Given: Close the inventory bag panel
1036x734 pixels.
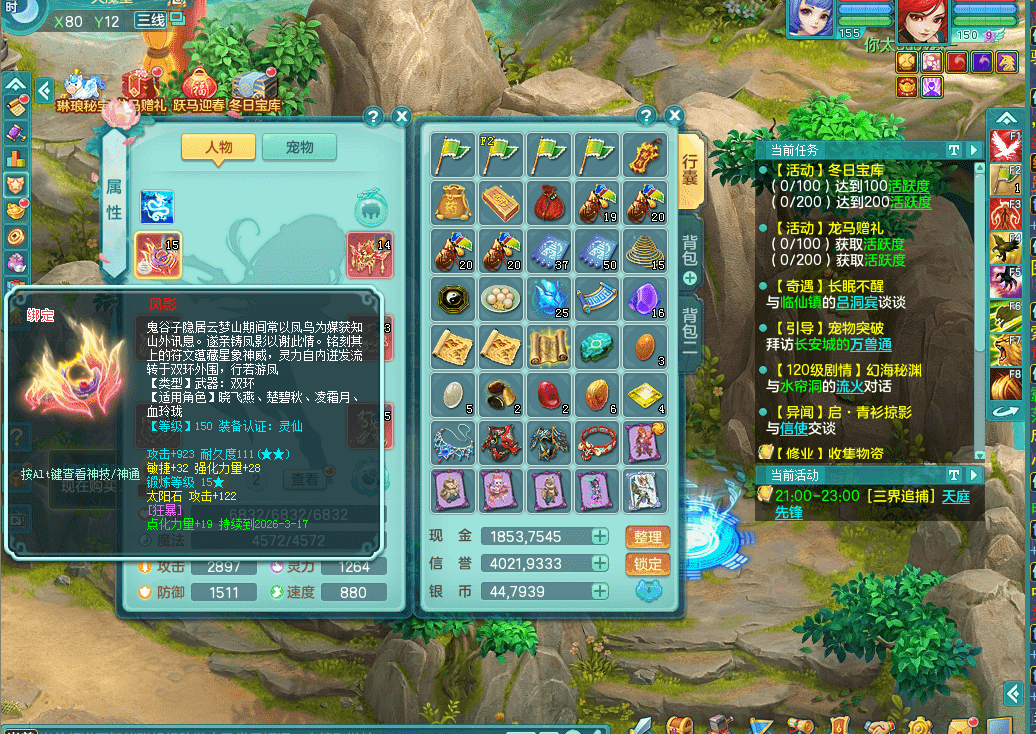Looking at the screenshot, I should [674, 116].
